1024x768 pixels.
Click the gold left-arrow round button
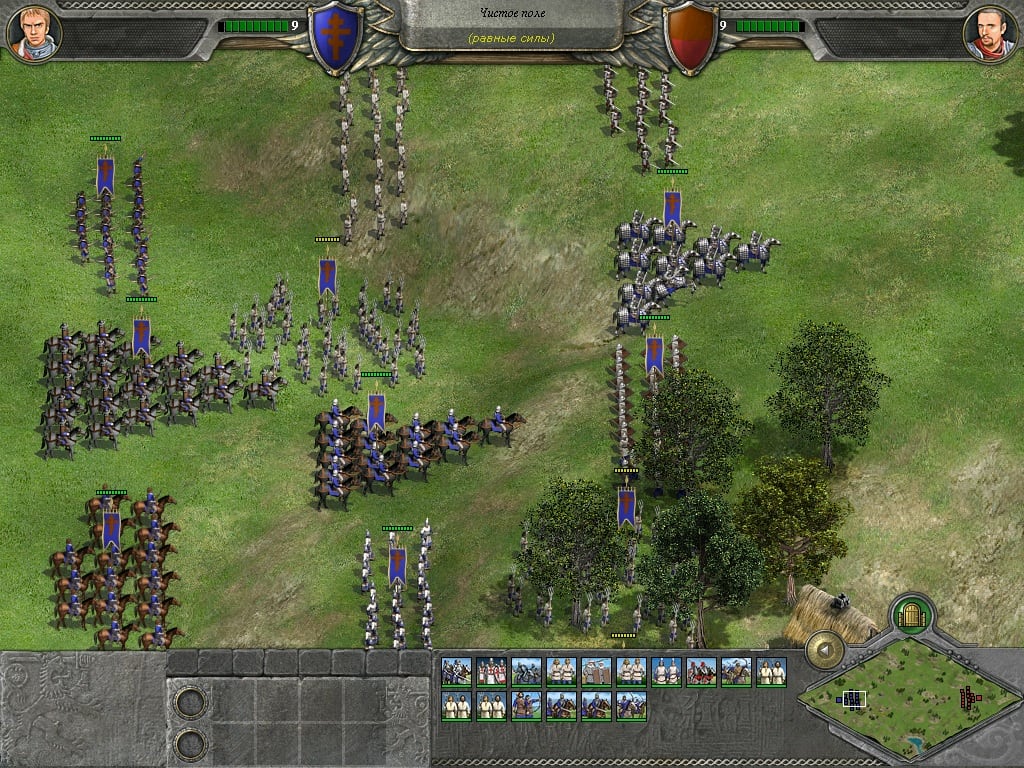(x=826, y=650)
